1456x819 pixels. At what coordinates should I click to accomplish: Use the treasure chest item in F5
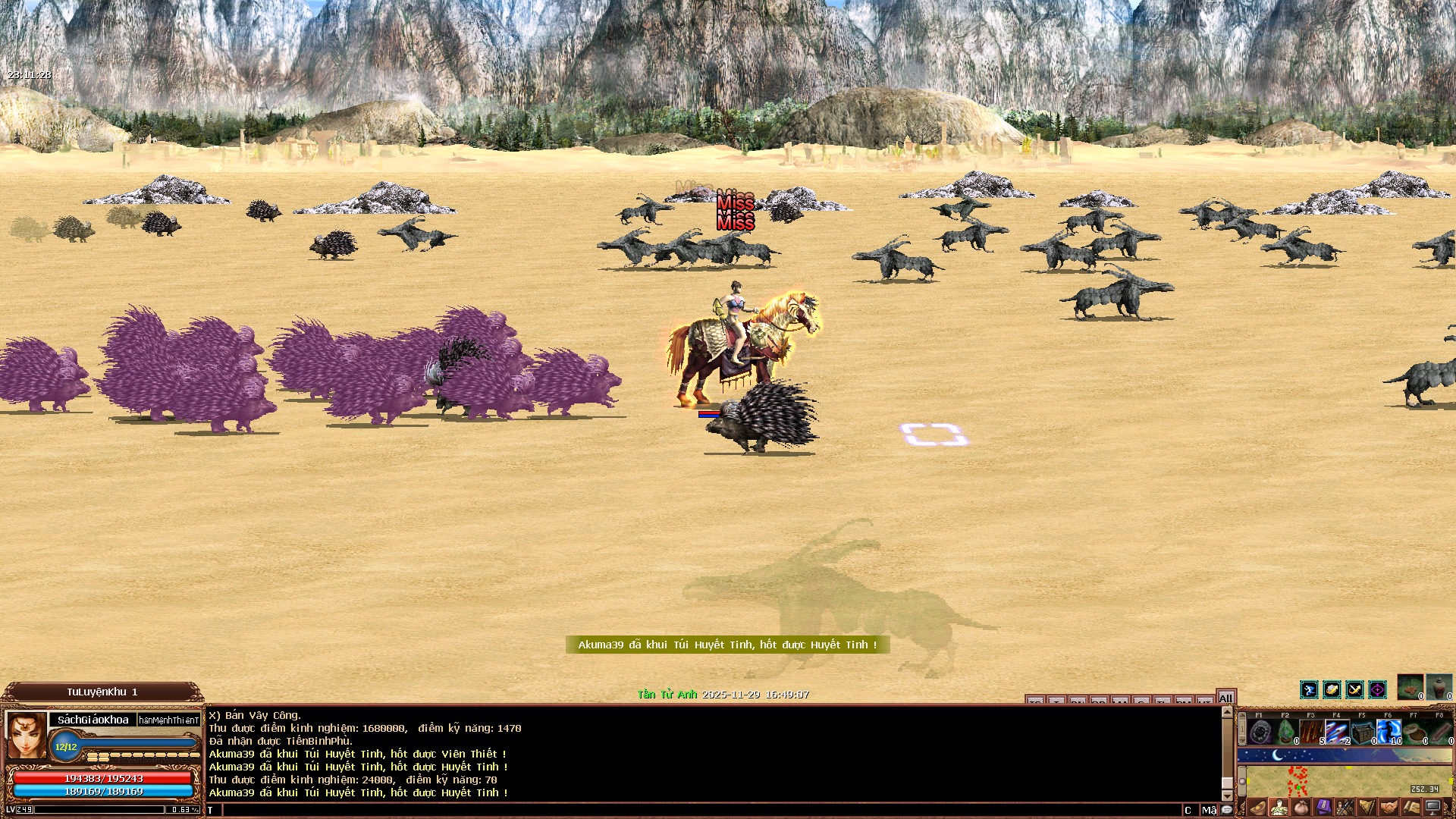[1363, 732]
